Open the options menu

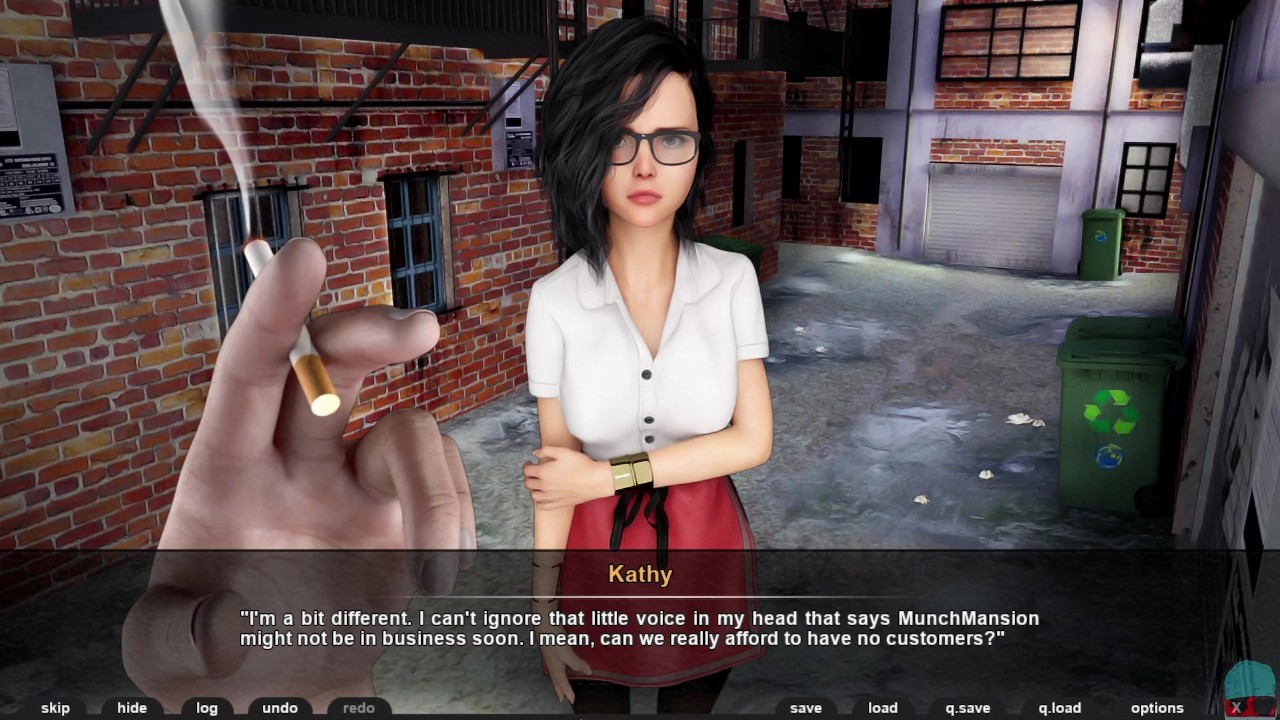[x=1157, y=708]
